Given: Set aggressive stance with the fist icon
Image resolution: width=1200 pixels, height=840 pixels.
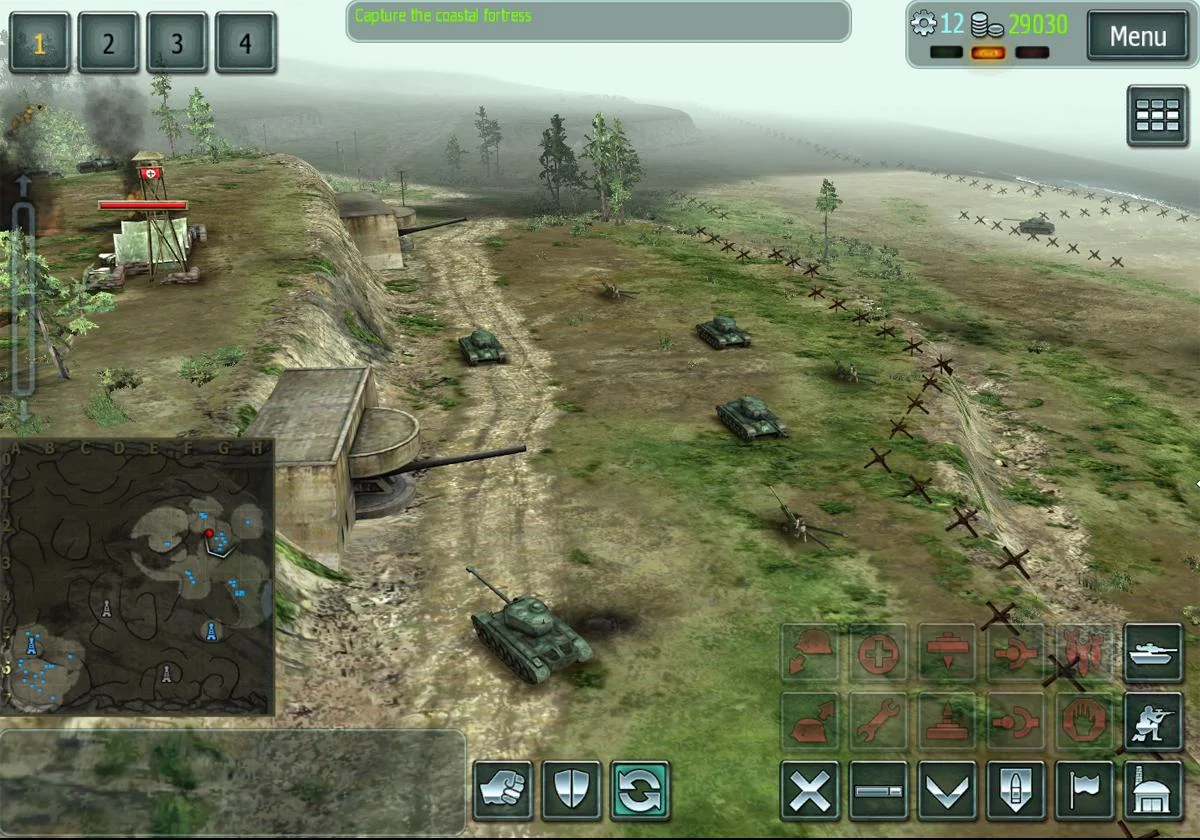Looking at the screenshot, I should point(503,791).
